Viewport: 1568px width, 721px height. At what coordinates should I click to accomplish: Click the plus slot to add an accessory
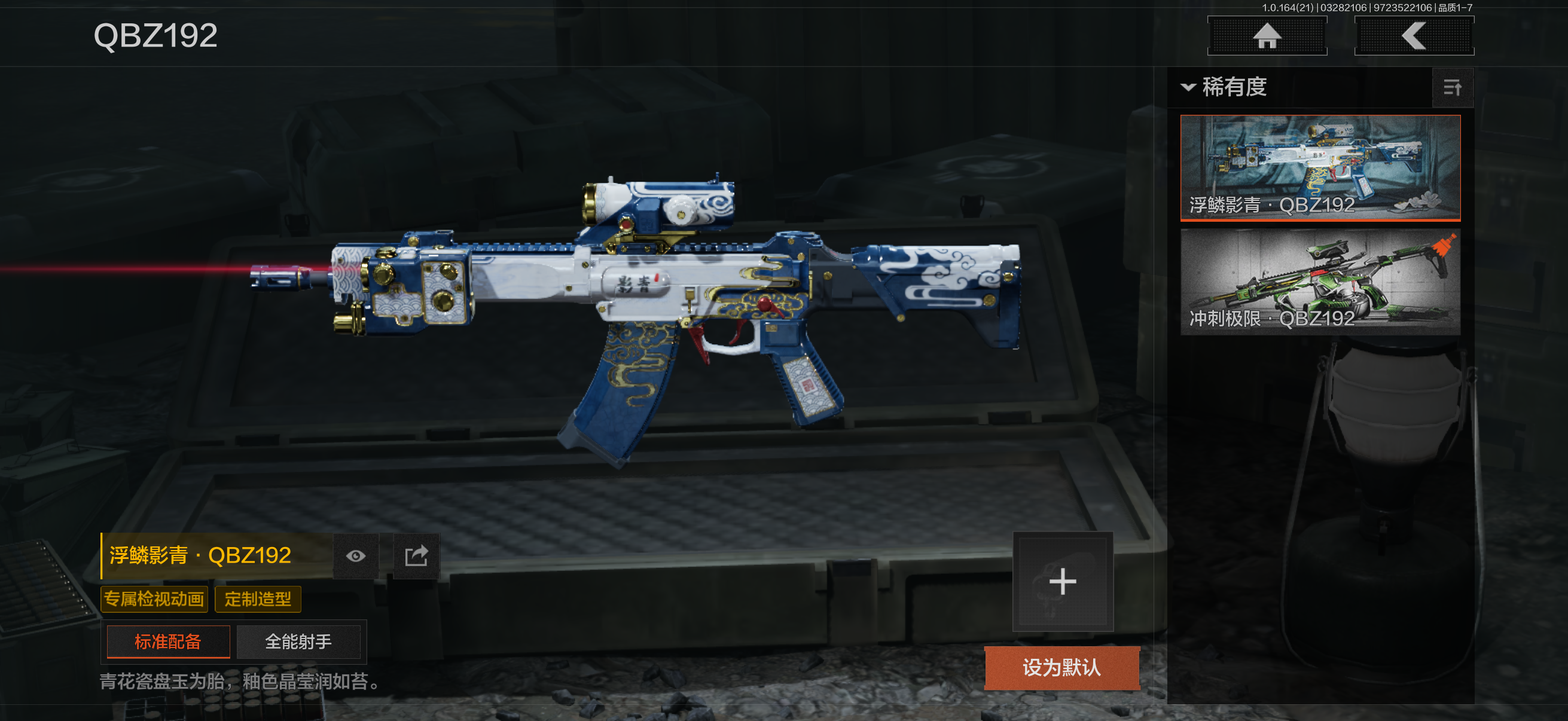coord(1062,582)
